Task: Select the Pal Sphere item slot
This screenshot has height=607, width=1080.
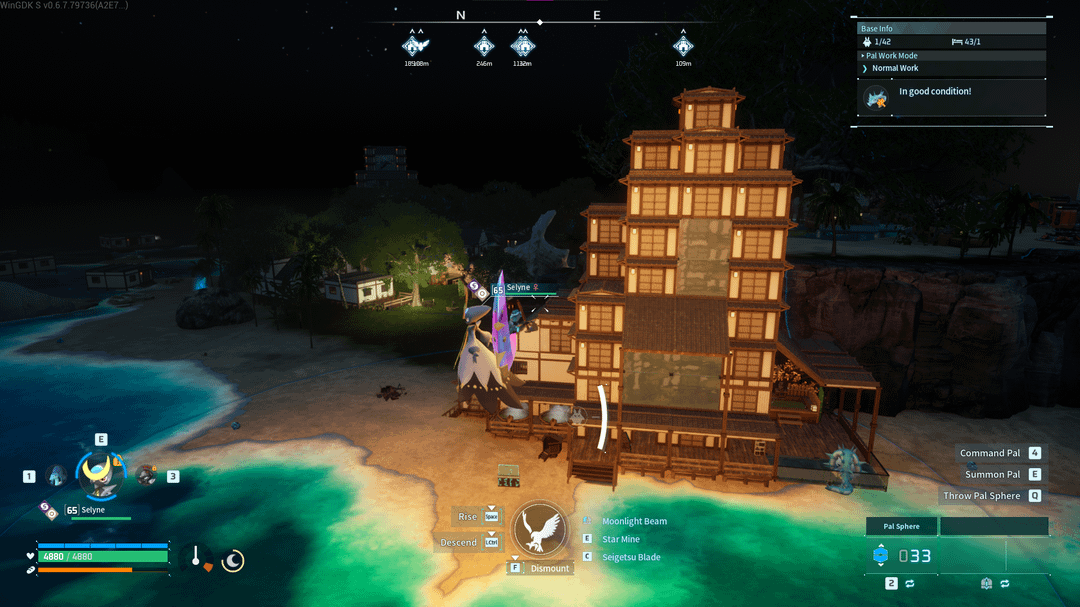Action: tap(901, 526)
